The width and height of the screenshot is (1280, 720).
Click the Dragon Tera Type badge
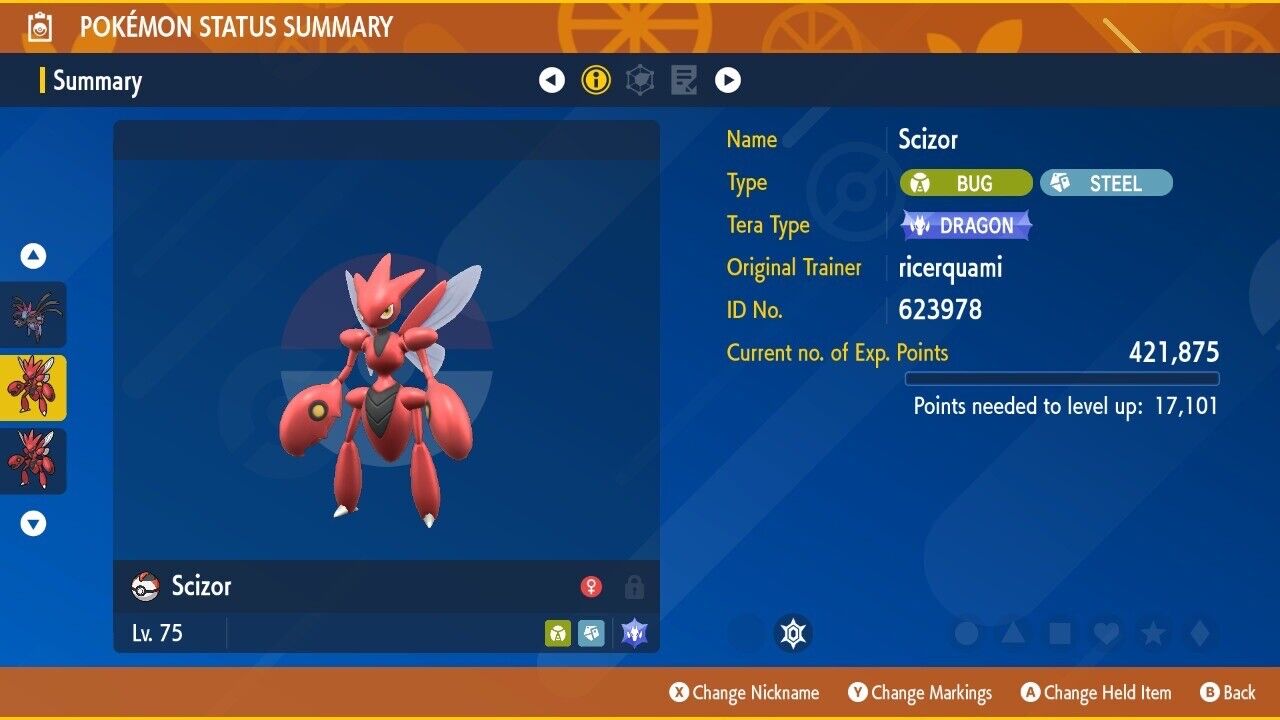pyautogui.click(x=966, y=226)
